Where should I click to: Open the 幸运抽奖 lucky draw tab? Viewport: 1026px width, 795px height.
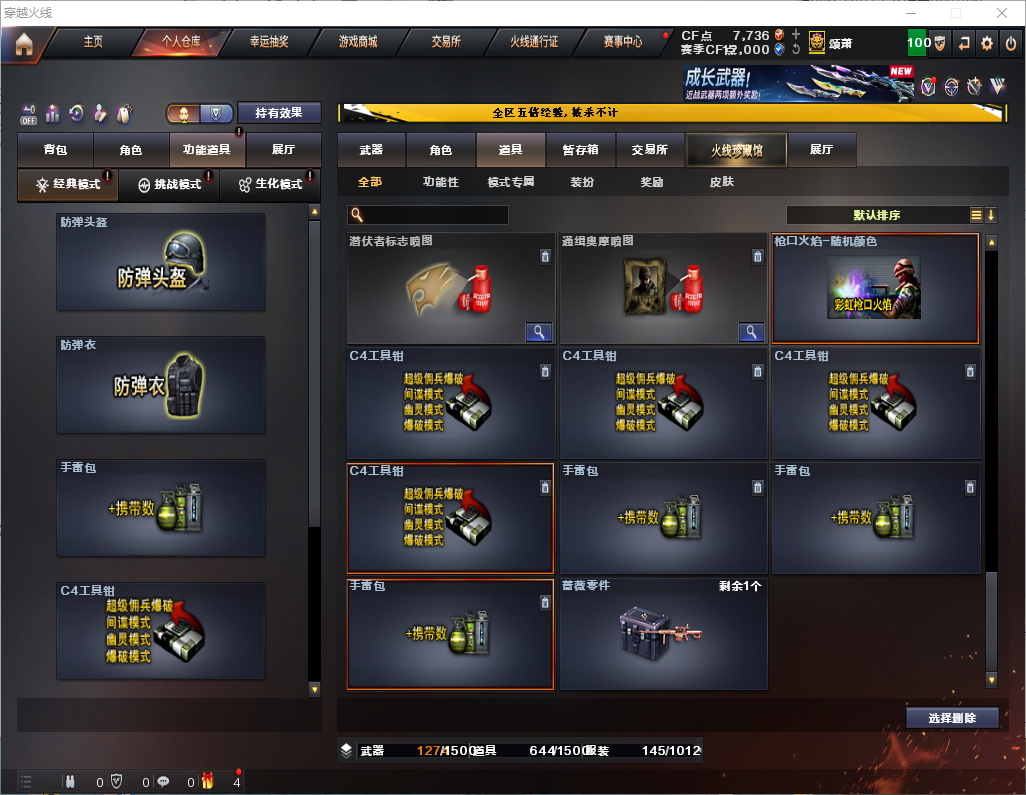tap(268, 42)
